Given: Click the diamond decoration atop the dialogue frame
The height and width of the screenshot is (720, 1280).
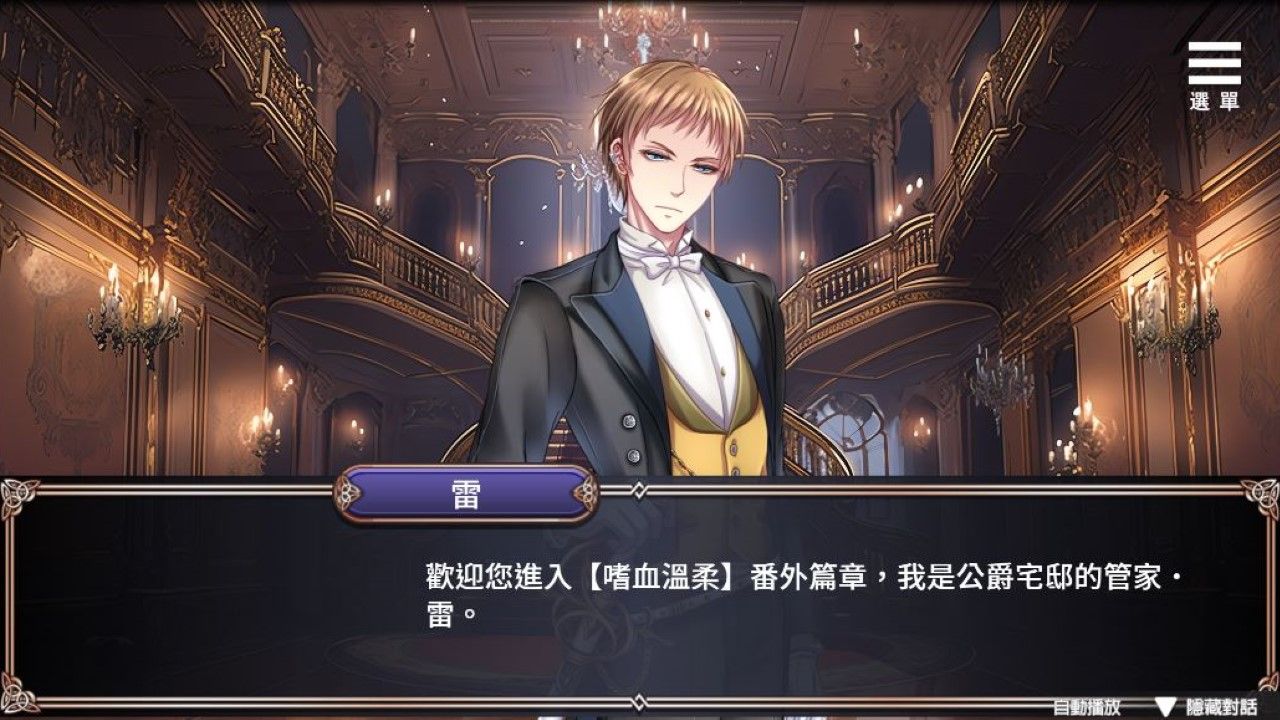Looking at the screenshot, I should pos(638,488).
